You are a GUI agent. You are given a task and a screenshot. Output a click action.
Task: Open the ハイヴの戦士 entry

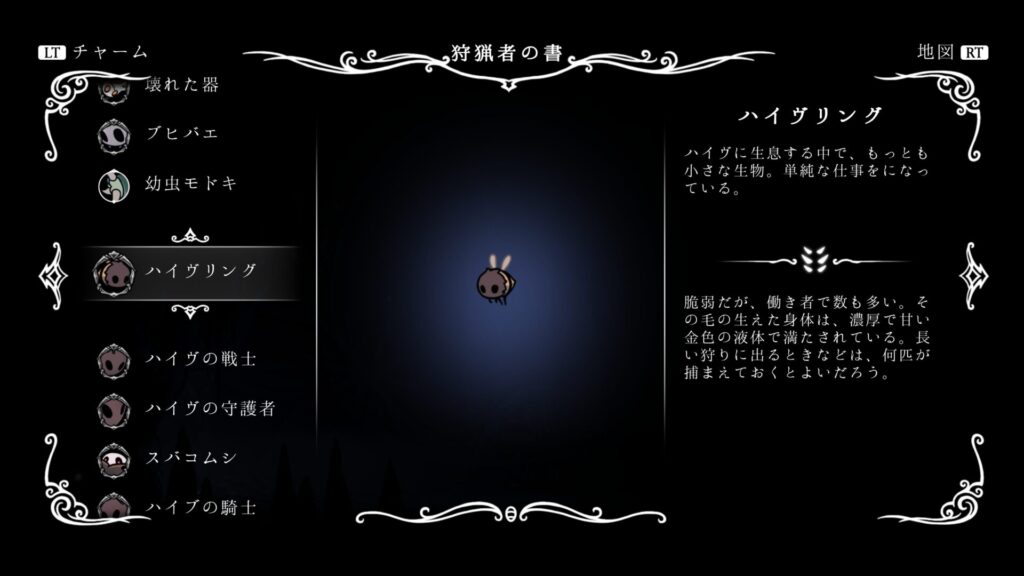point(200,357)
